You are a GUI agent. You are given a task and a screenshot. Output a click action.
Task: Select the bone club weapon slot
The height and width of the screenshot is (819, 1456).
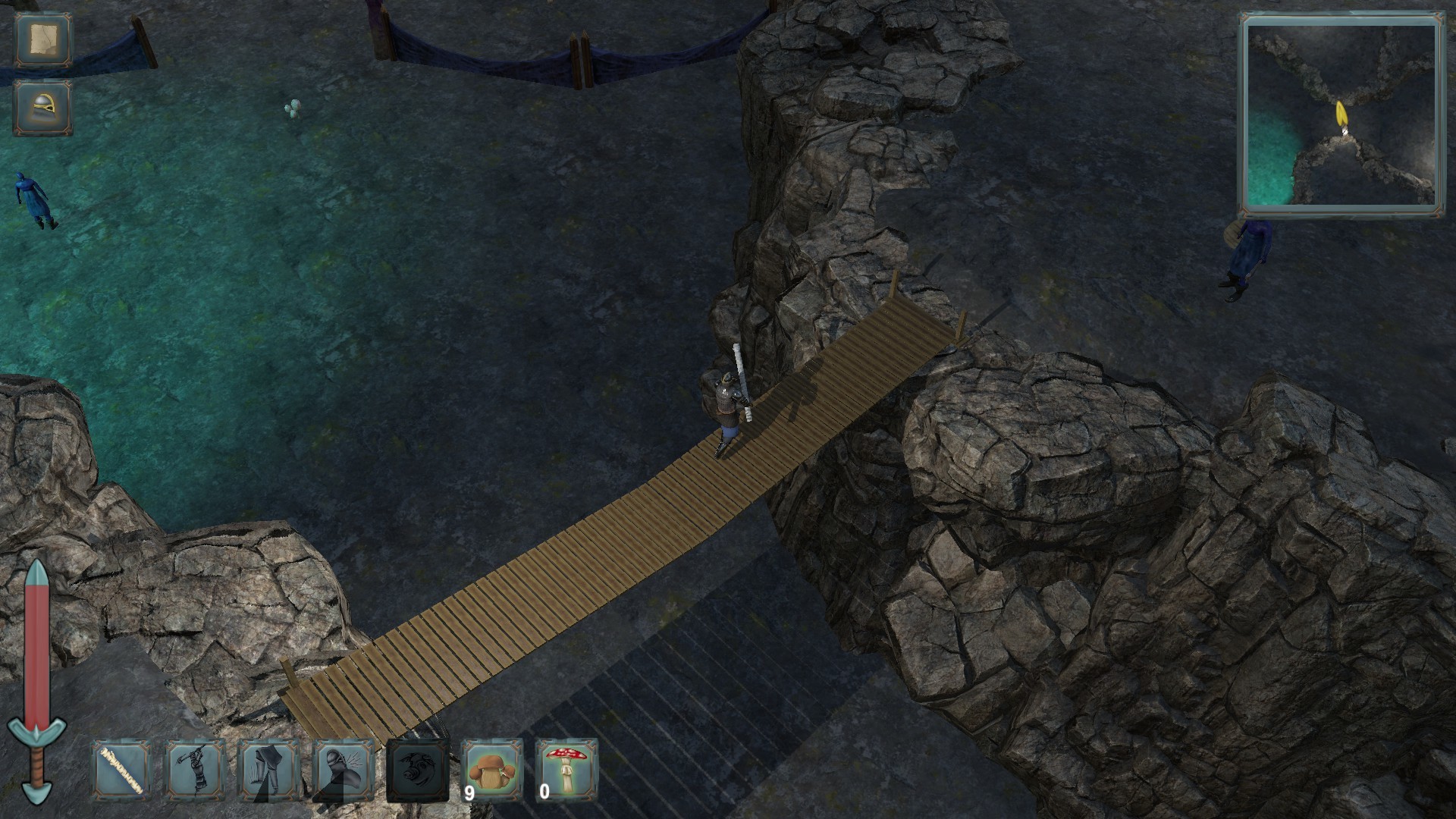(122, 771)
